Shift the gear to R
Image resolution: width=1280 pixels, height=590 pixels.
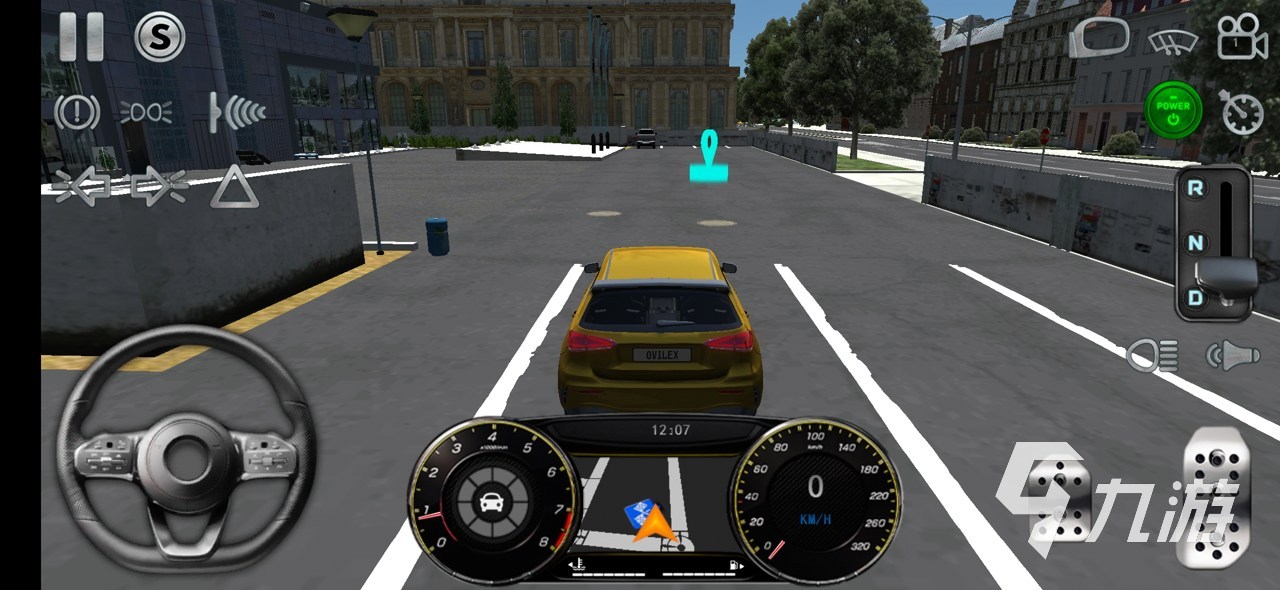(x=1195, y=187)
